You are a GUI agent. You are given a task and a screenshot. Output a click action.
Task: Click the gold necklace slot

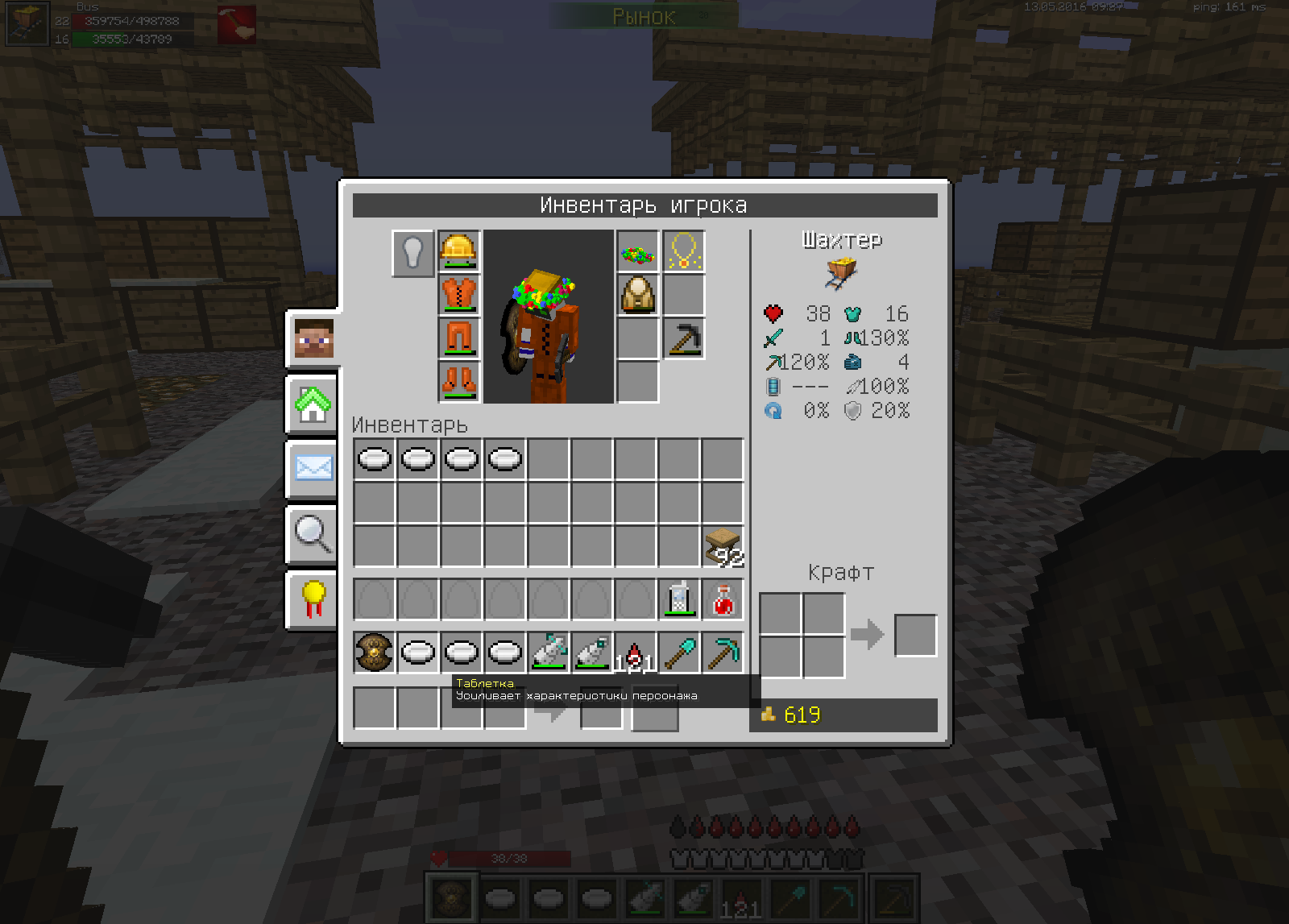(683, 252)
